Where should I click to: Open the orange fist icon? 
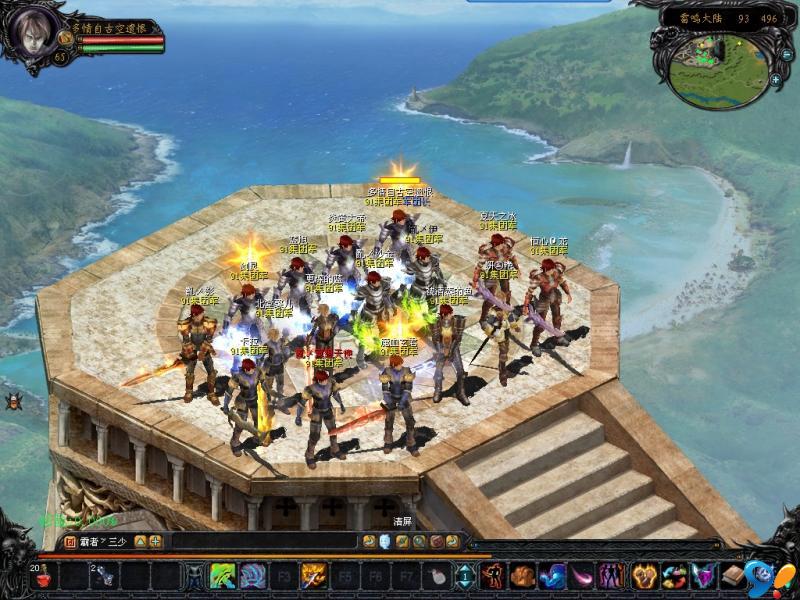[x=522, y=576]
